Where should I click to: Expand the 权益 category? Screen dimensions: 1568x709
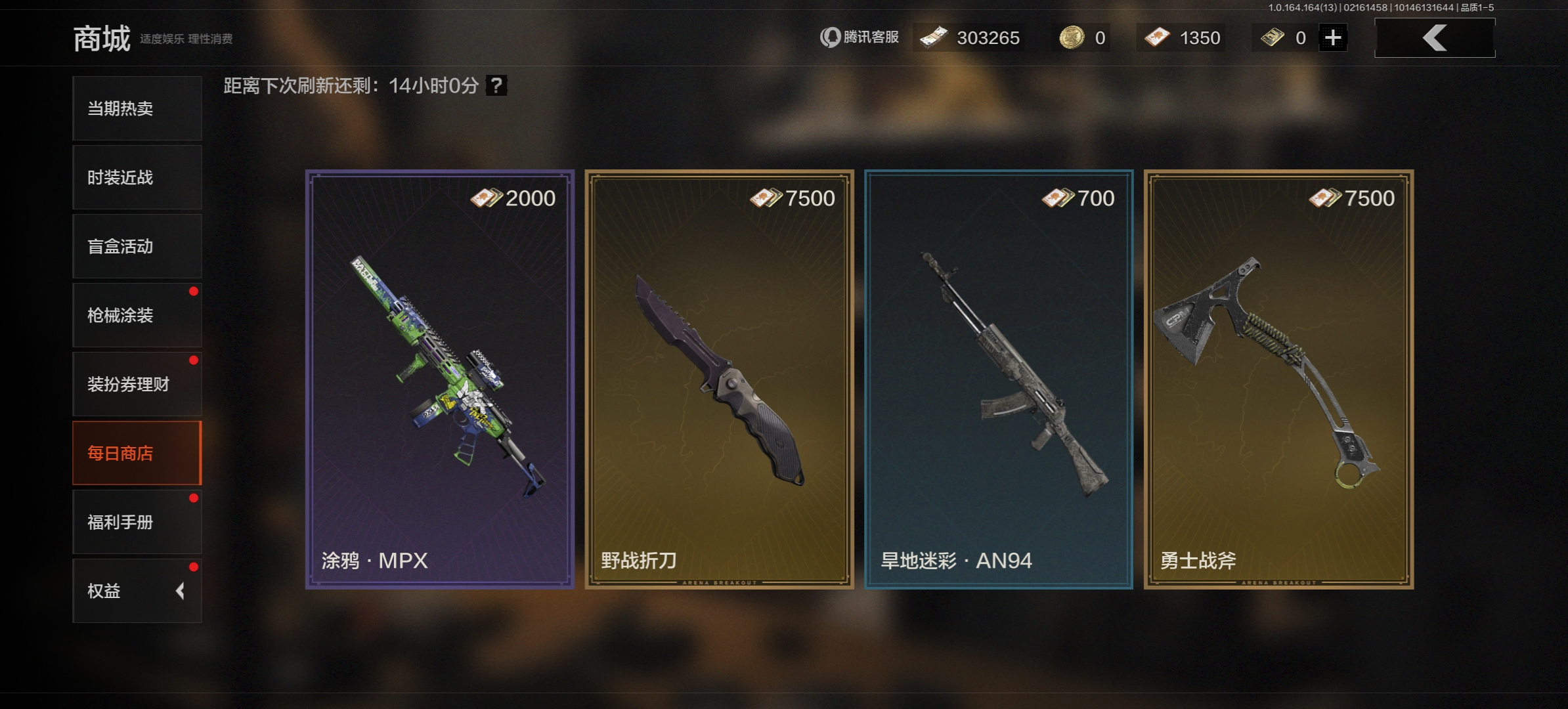coord(137,591)
